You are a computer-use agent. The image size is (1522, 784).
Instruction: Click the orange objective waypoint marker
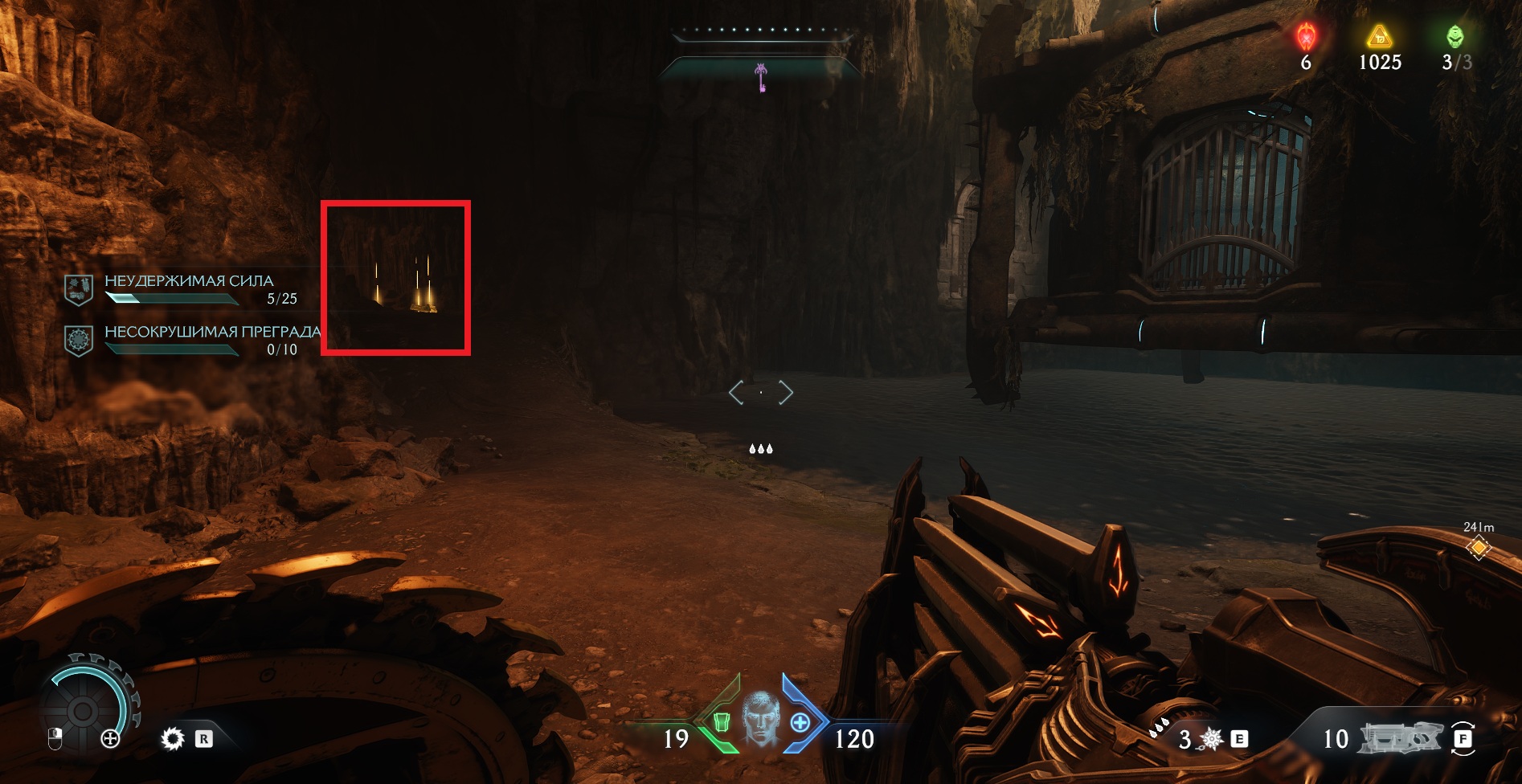1478,548
